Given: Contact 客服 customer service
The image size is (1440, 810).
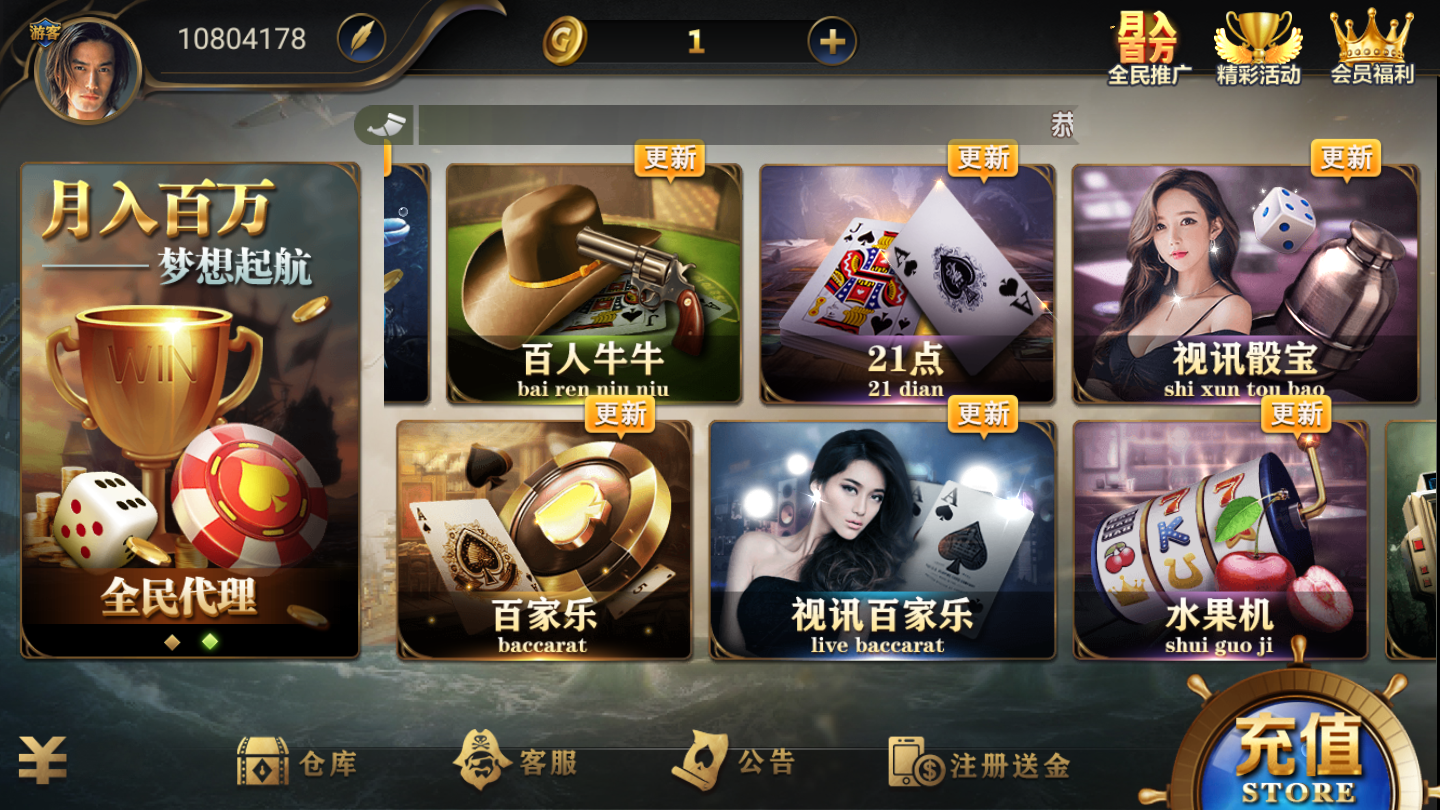Looking at the screenshot, I should click(516, 762).
